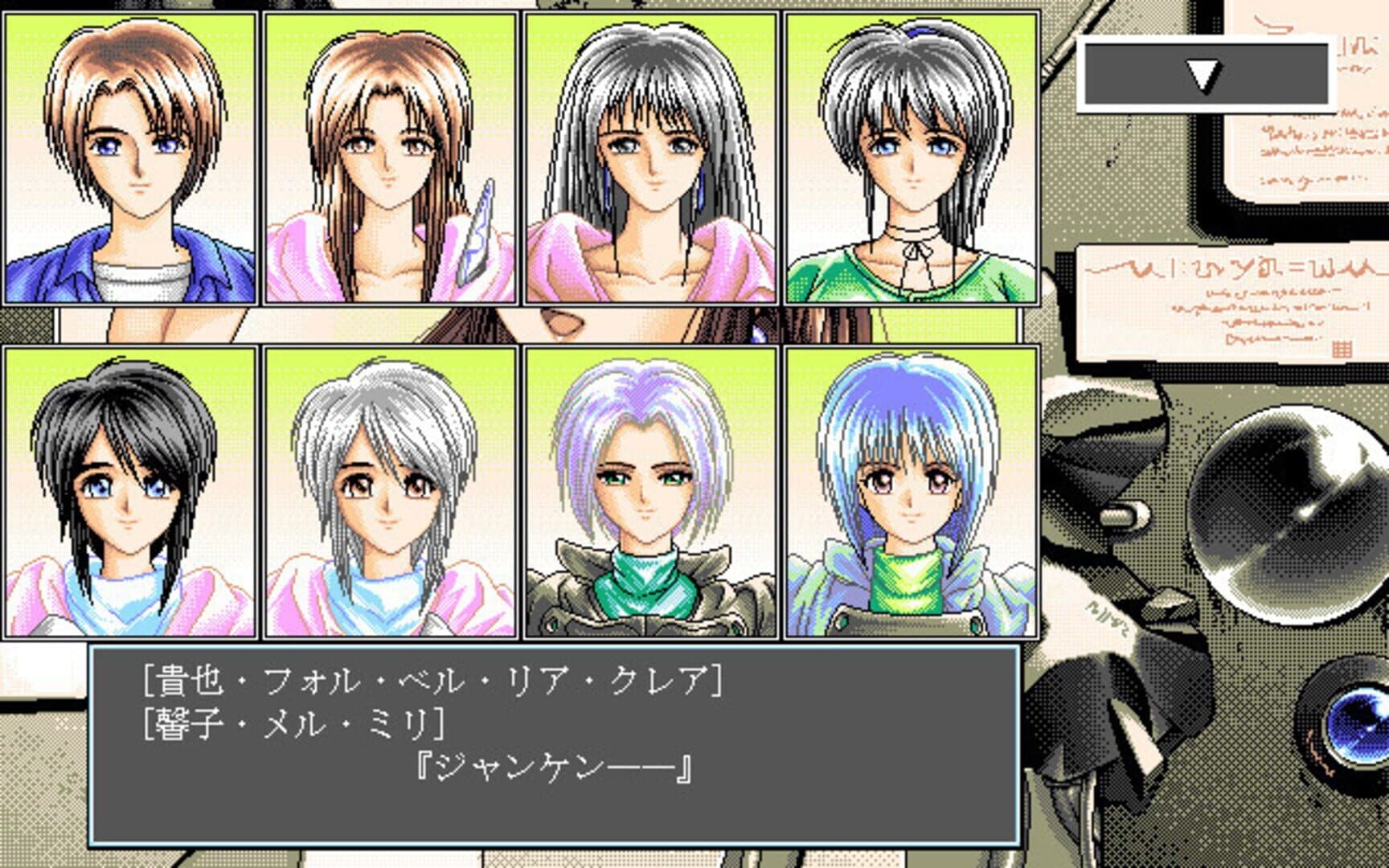Click the down-arrow continue button
This screenshot has width=1389, height=868.
pos(1205,75)
